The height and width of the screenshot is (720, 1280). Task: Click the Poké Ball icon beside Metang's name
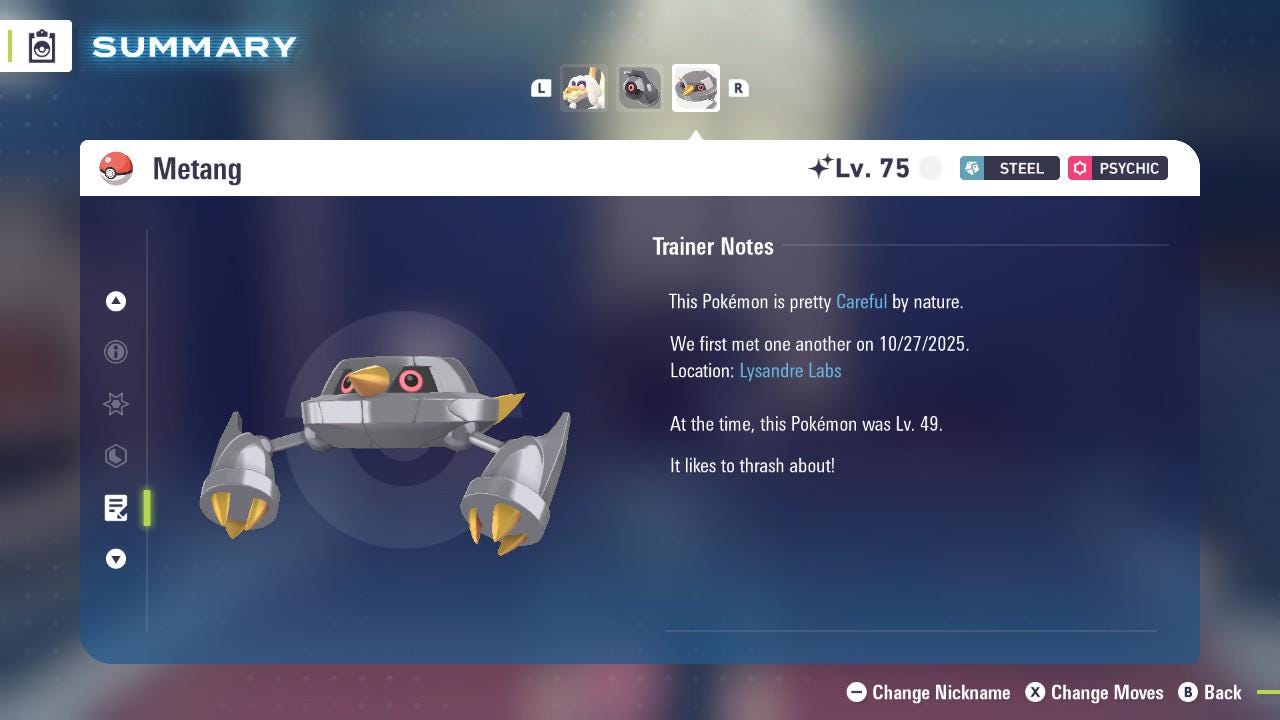click(115, 168)
